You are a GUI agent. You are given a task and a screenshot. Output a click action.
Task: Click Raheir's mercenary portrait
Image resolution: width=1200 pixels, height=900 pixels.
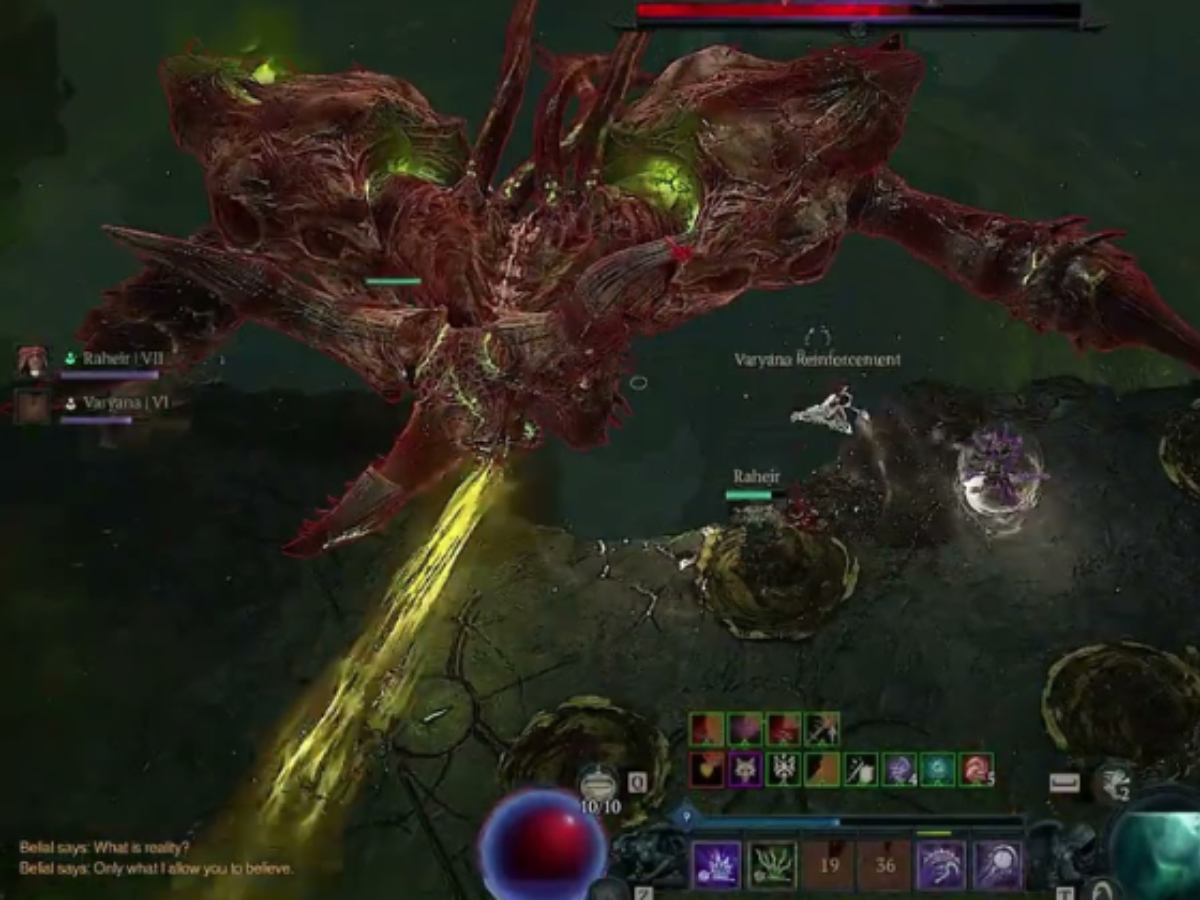(32, 361)
